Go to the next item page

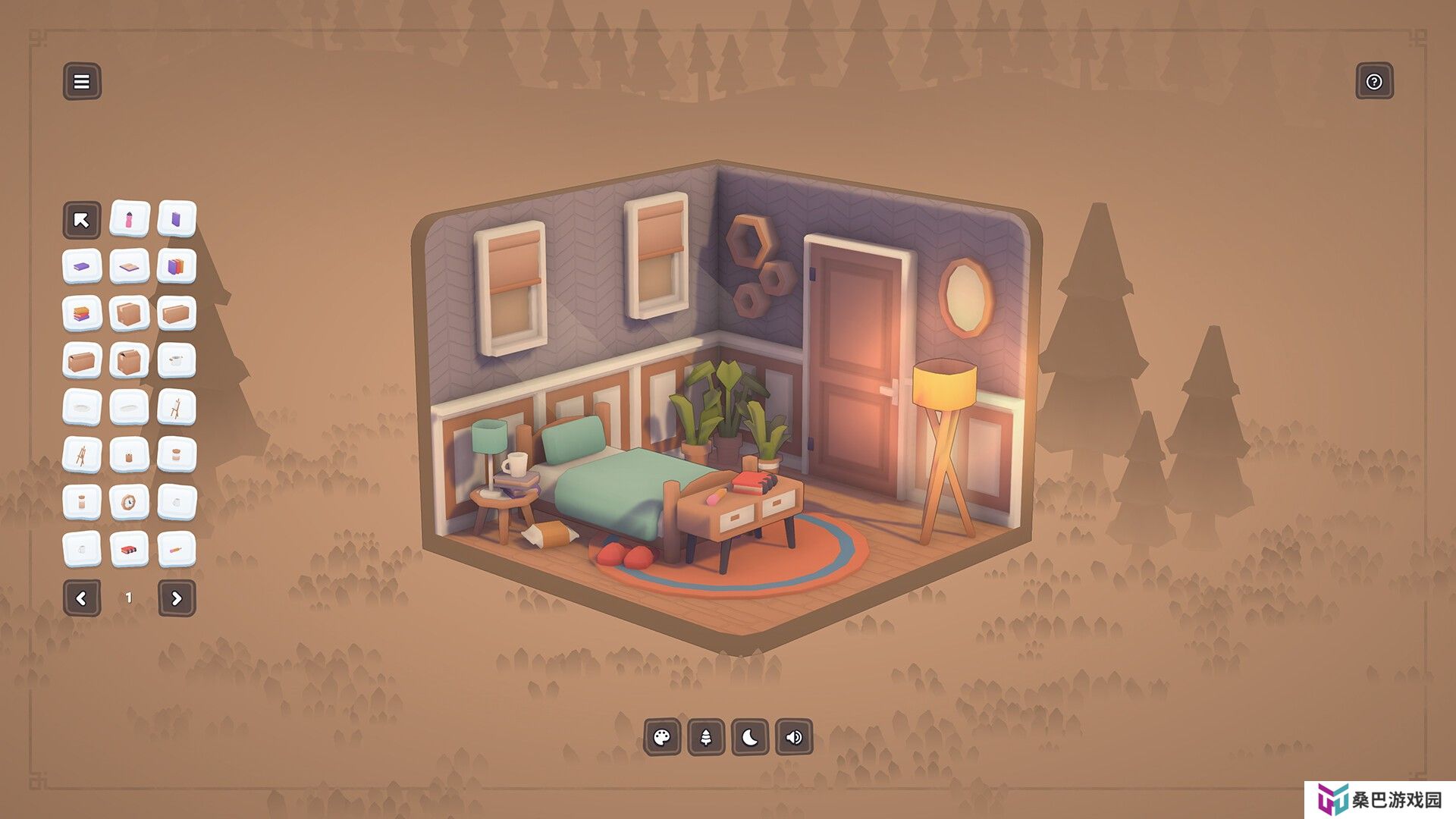[x=177, y=598]
